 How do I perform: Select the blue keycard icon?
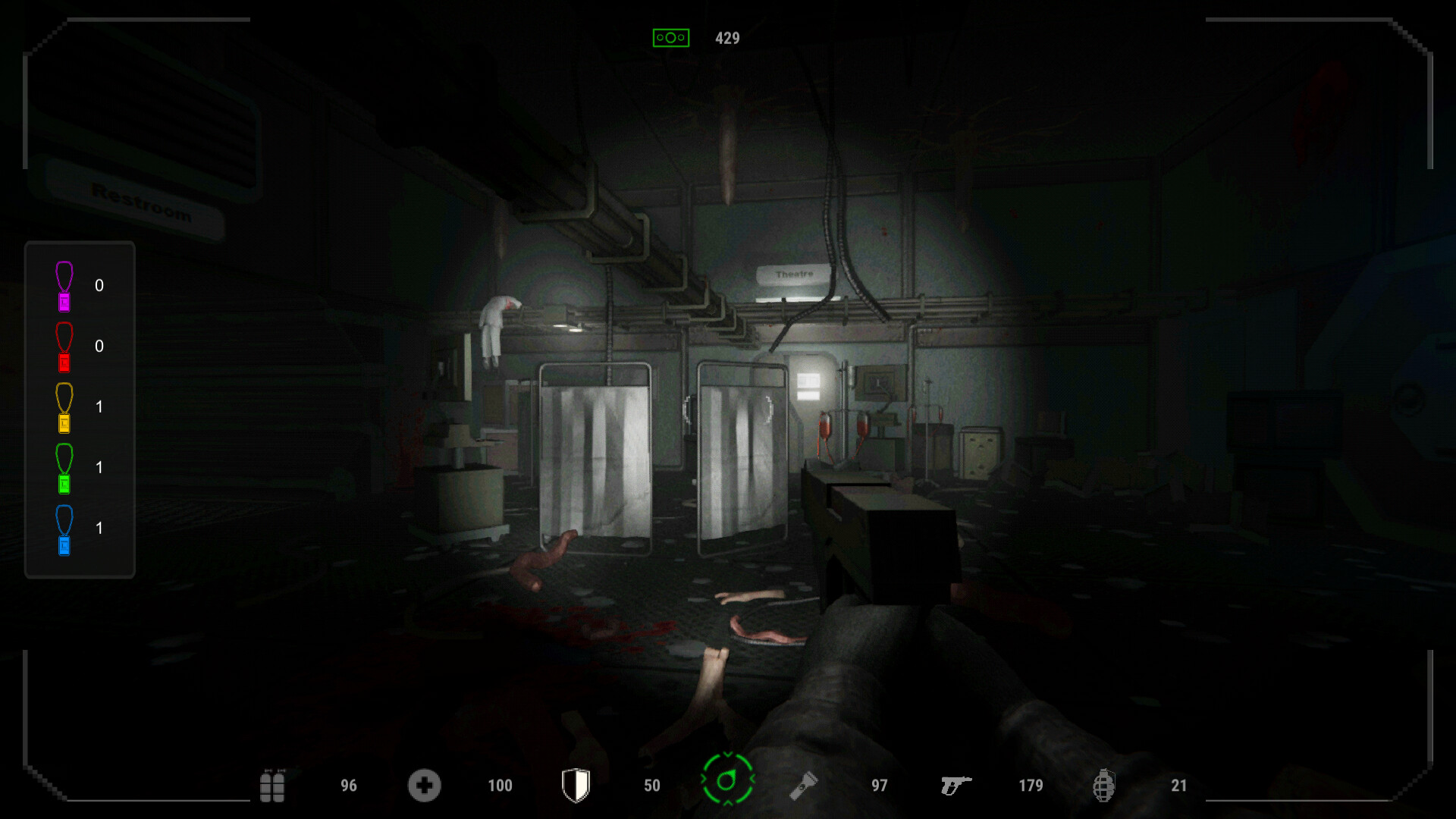pyautogui.click(x=64, y=529)
